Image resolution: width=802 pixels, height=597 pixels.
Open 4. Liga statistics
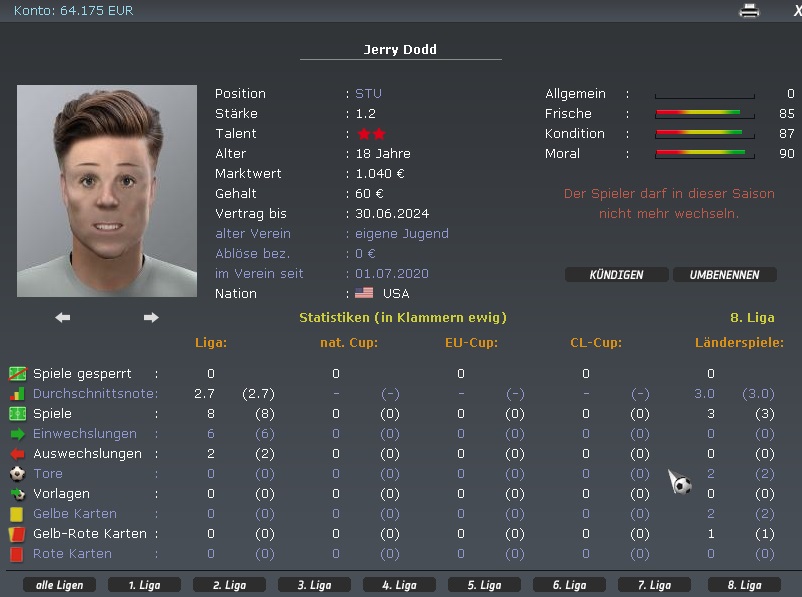tap(398, 585)
